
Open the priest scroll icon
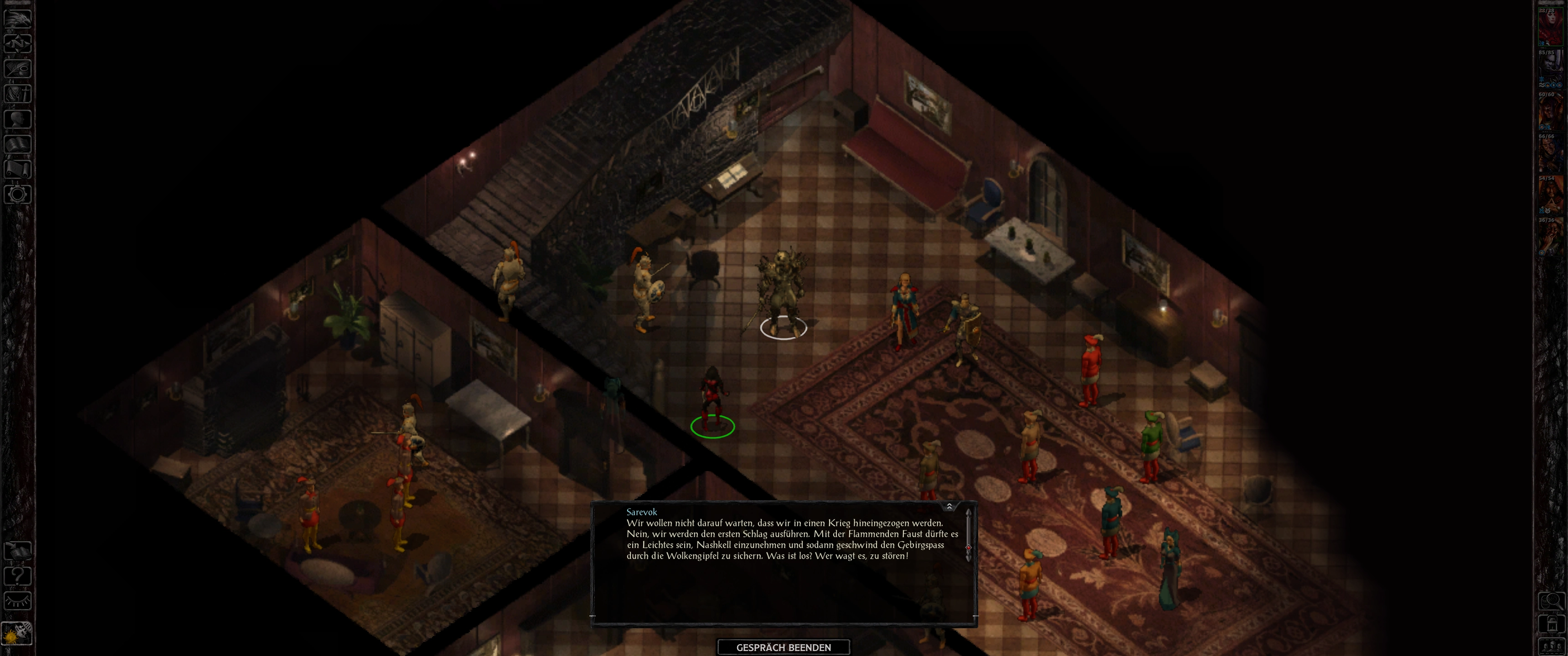click(x=18, y=169)
